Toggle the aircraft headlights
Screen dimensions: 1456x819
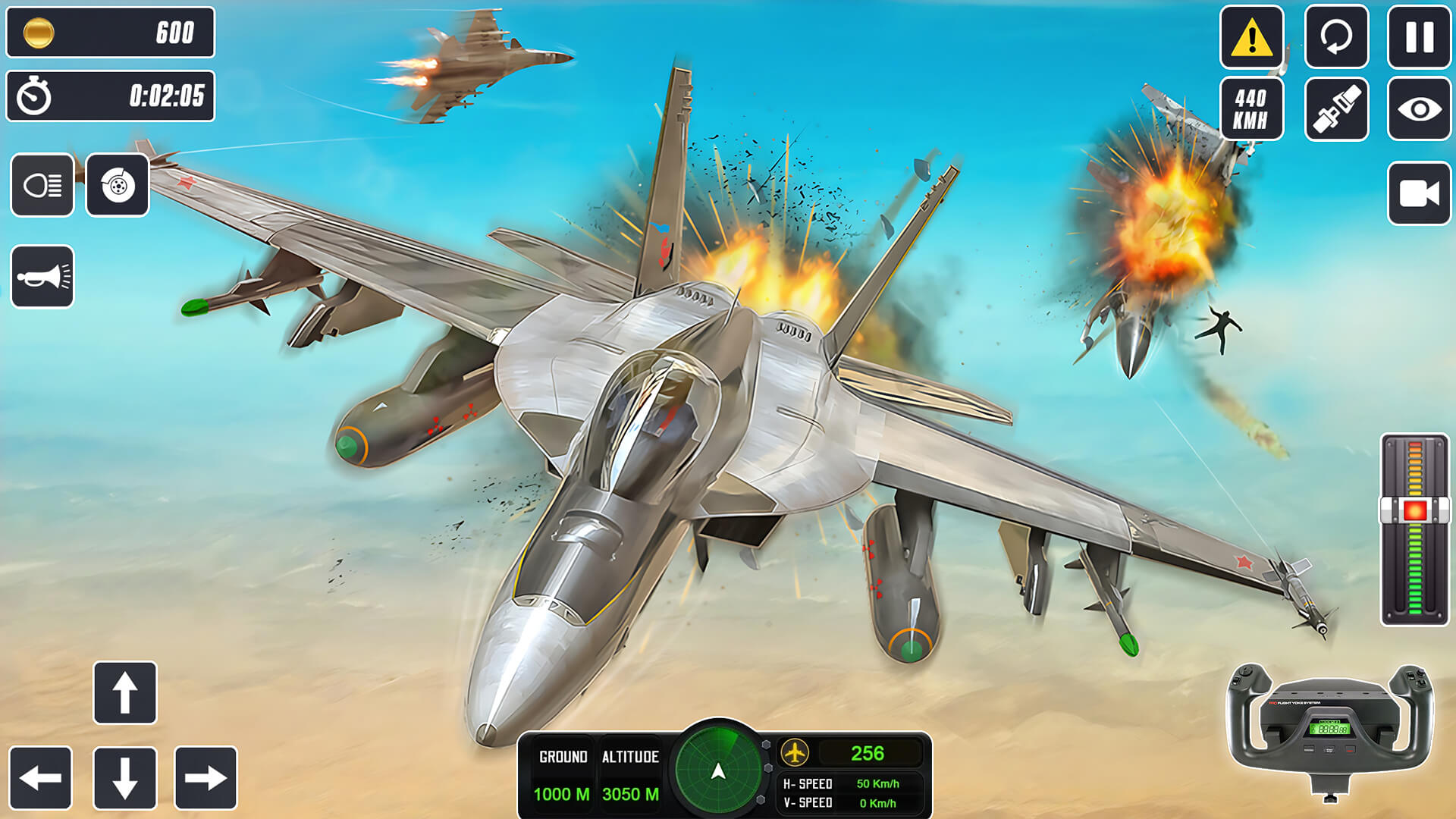pos(43,184)
